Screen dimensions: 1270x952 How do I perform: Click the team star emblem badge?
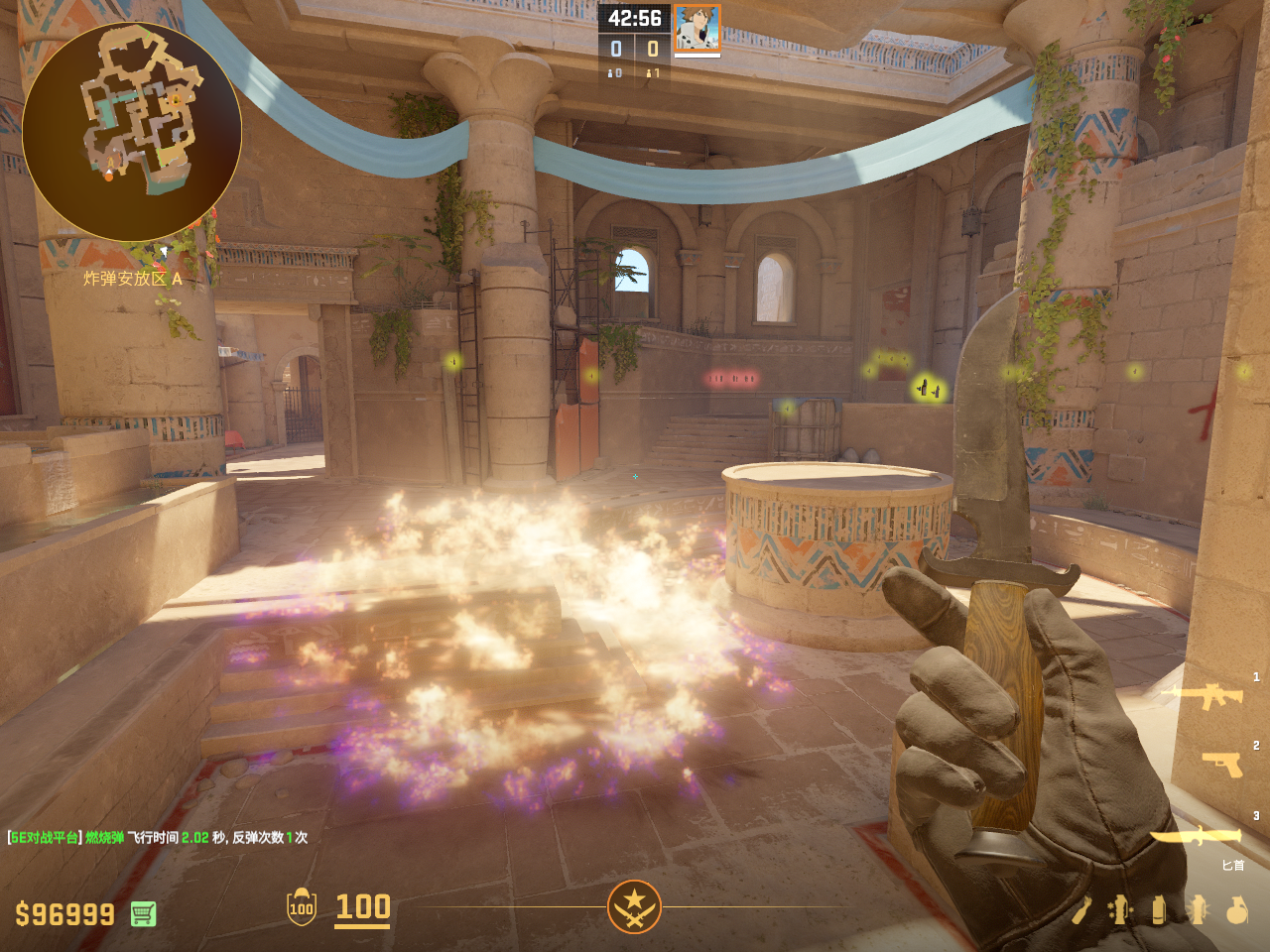coord(634,906)
